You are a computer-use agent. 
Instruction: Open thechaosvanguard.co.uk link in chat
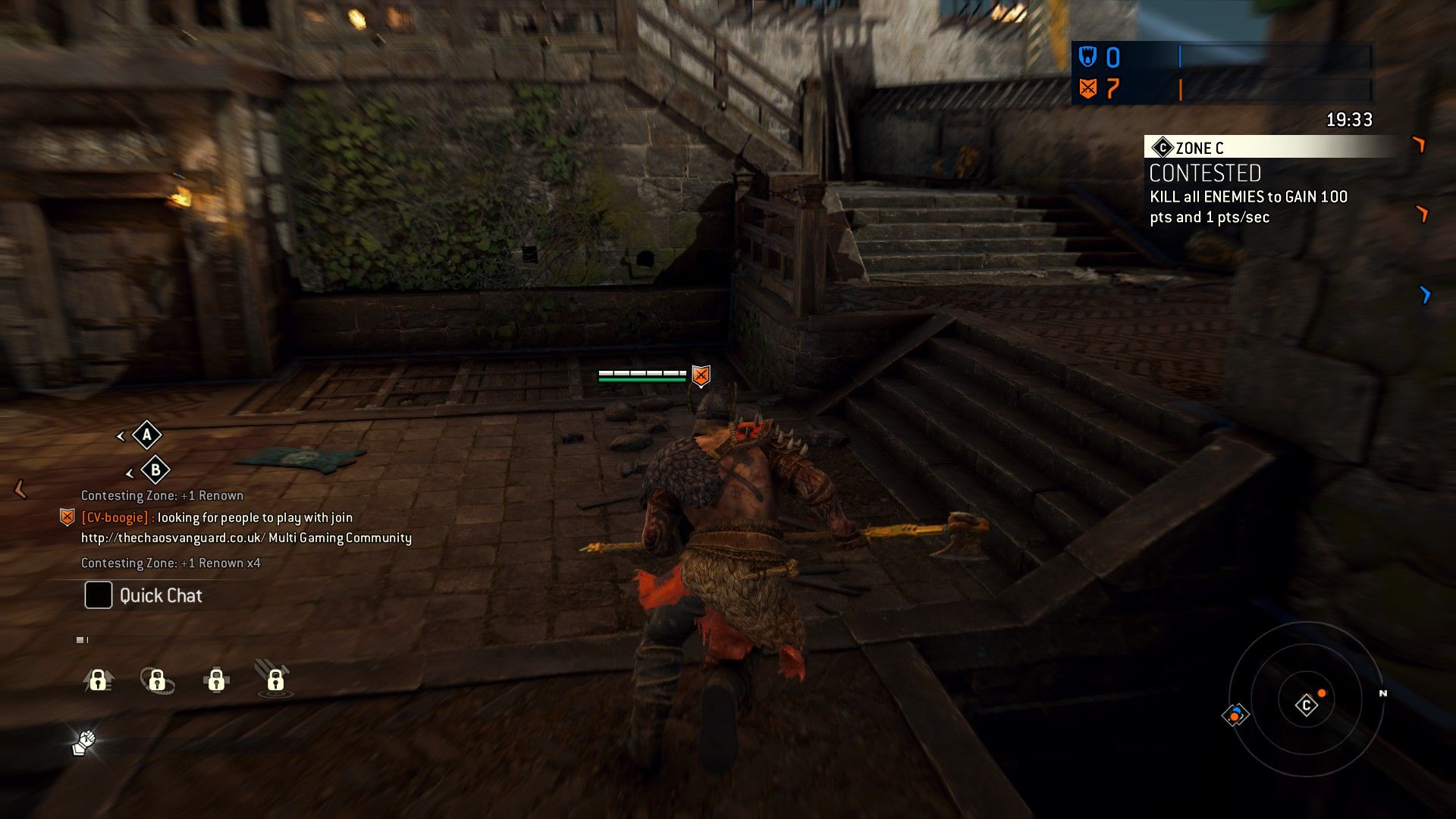click(x=173, y=538)
